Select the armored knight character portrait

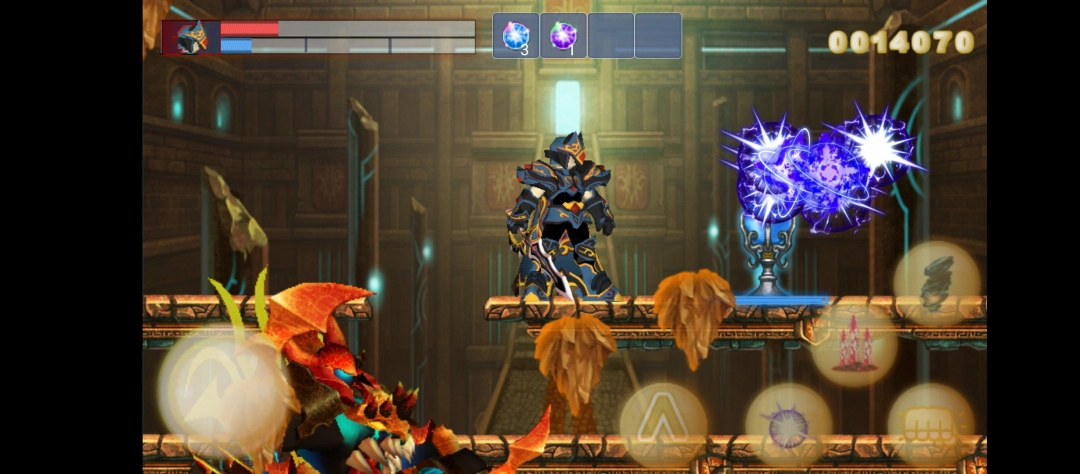191,37
